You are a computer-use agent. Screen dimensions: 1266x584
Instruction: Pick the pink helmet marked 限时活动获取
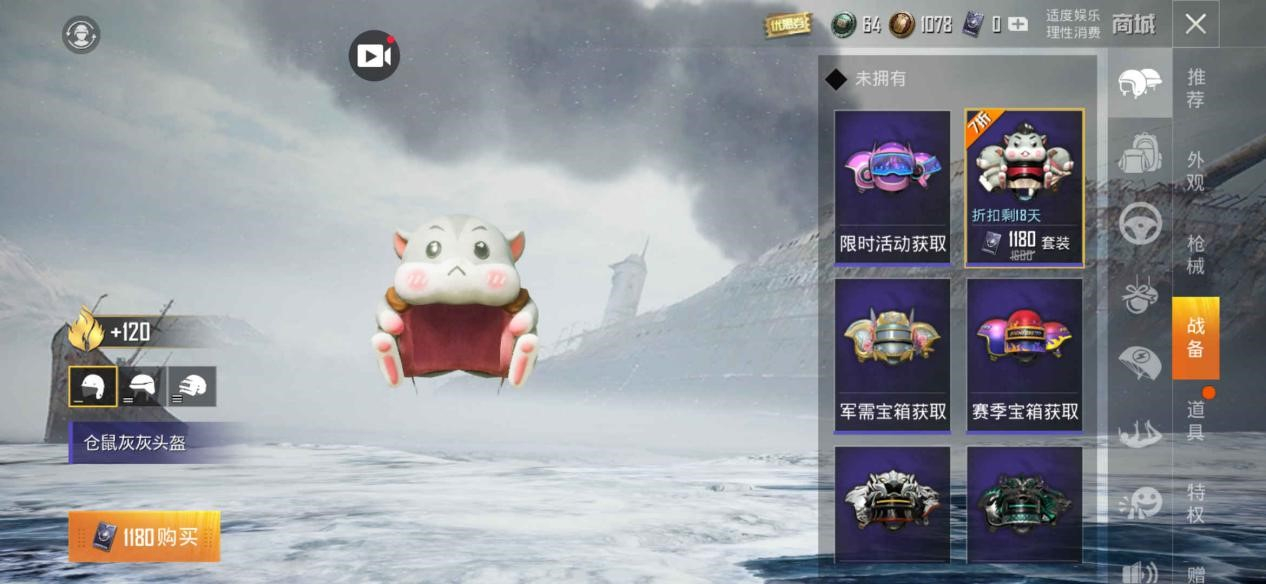point(892,187)
